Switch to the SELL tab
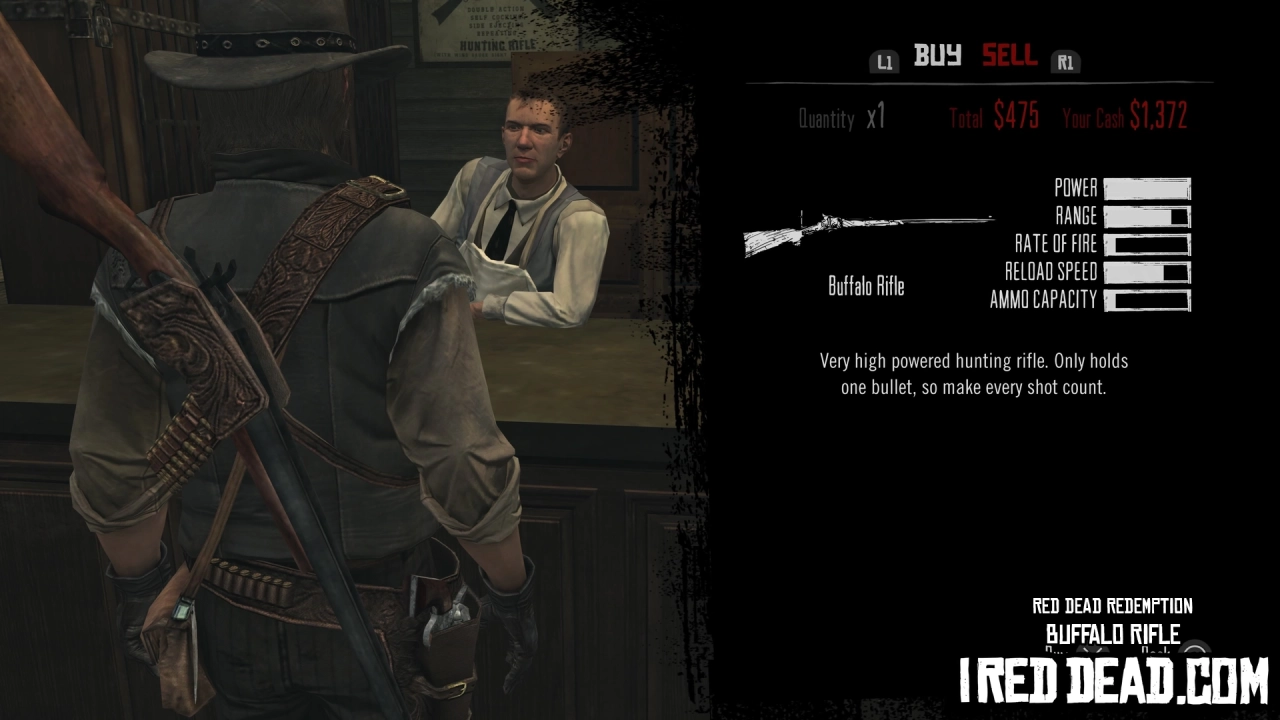 click(x=1009, y=57)
